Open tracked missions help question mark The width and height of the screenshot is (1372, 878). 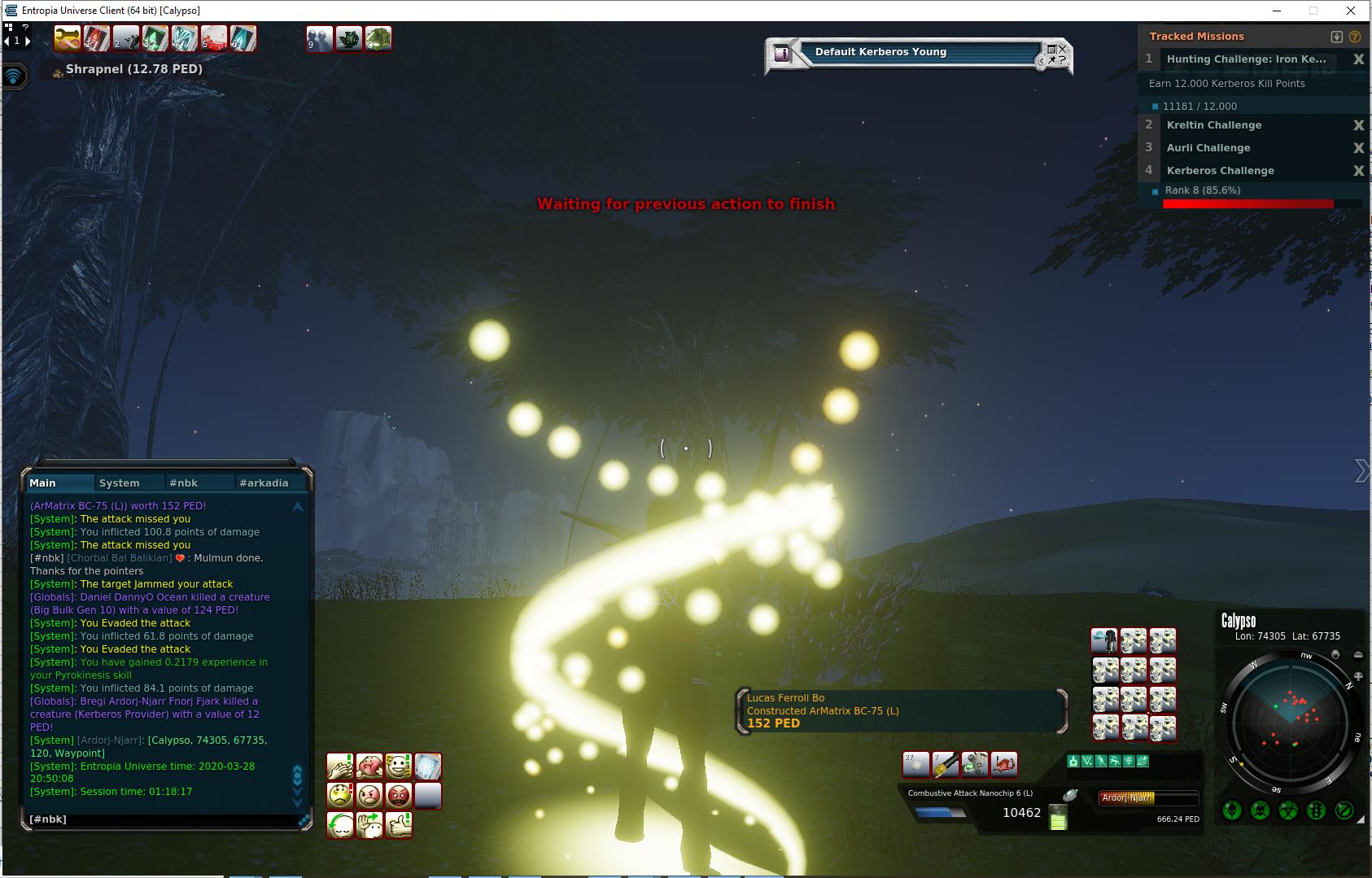[x=1355, y=37]
